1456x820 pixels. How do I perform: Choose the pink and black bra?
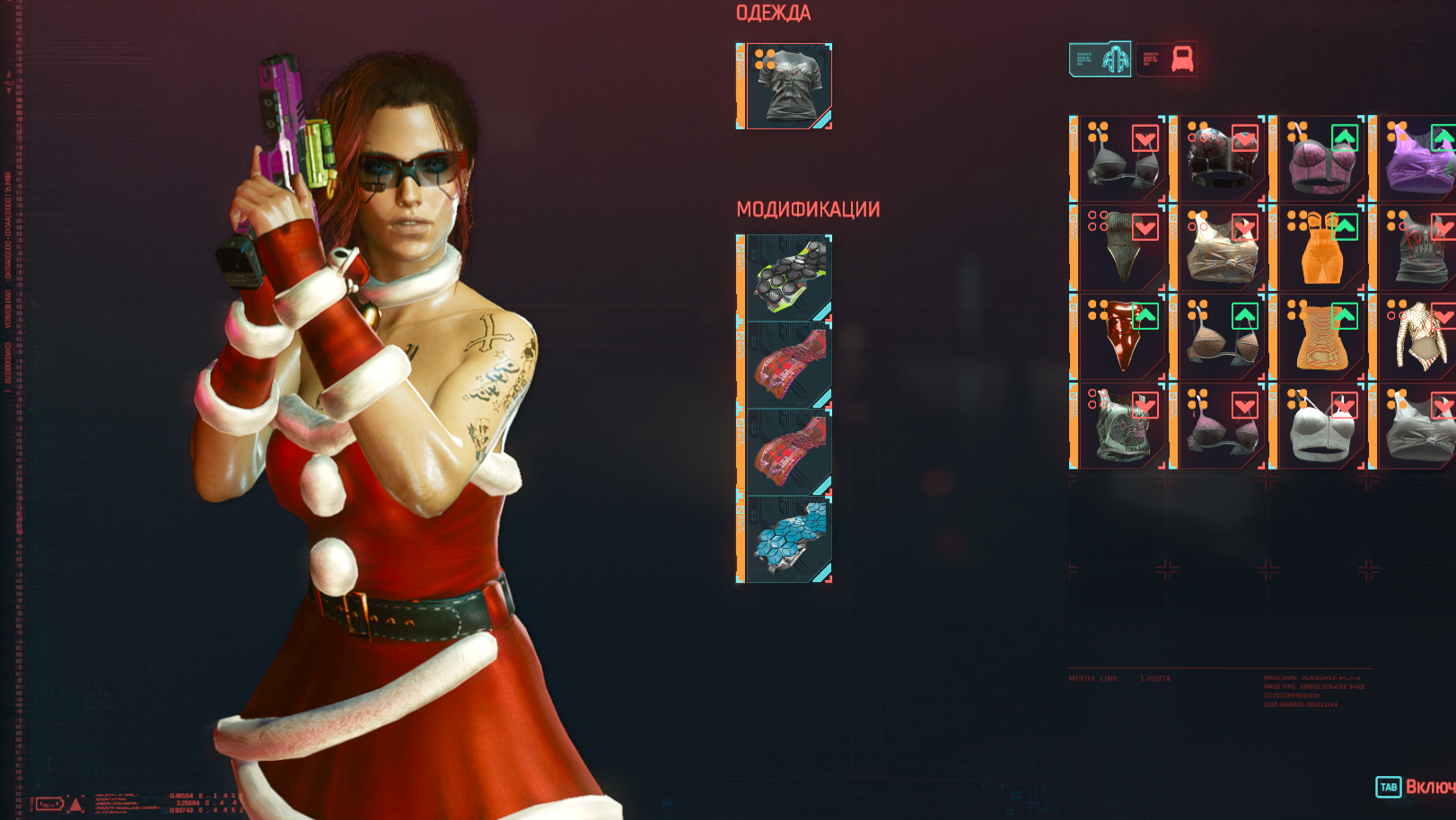1221,428
